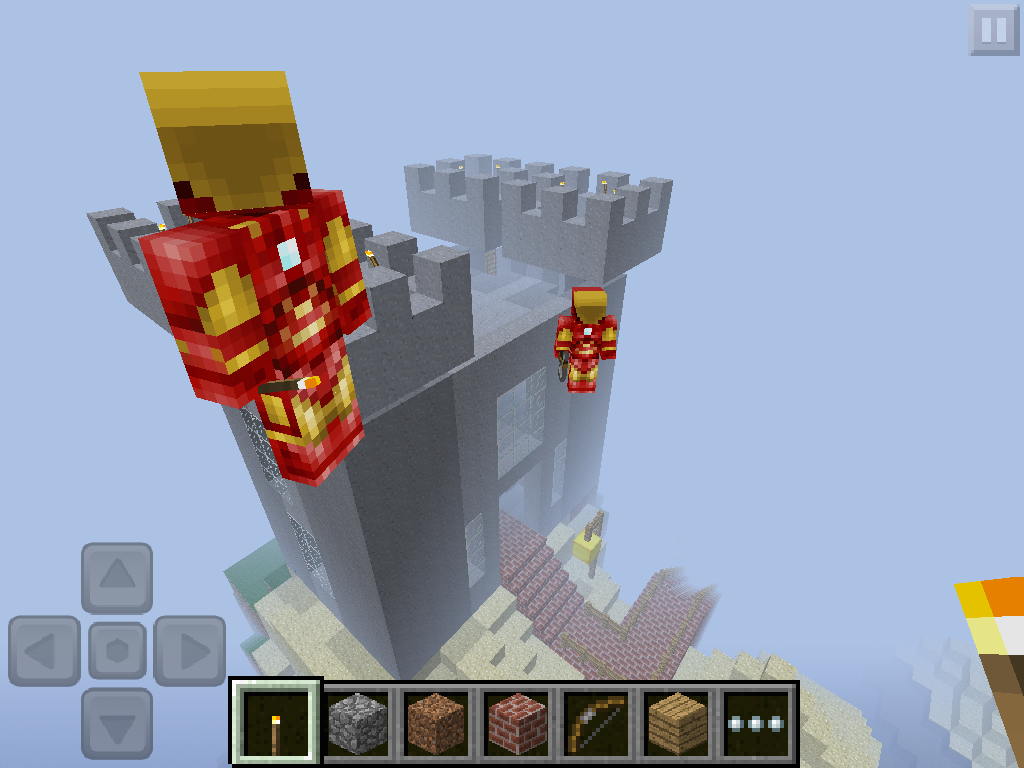Image resolution: width=1024 pixels, height=768 pixels.
Task: Tap the center jump button on D-pad
Action: (x=117, y=651)
